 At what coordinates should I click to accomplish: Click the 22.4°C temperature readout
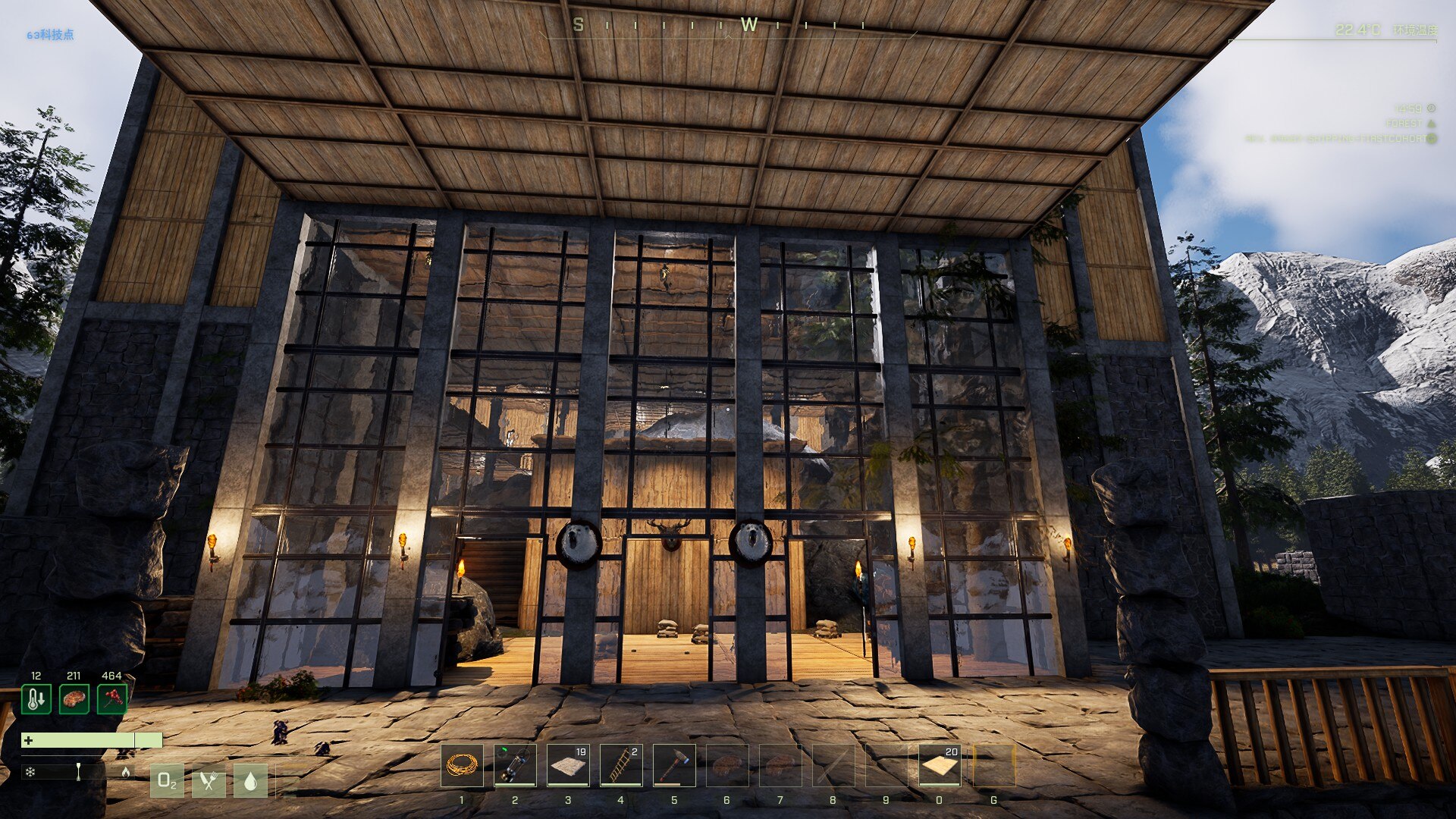[x=1358, y=30]
